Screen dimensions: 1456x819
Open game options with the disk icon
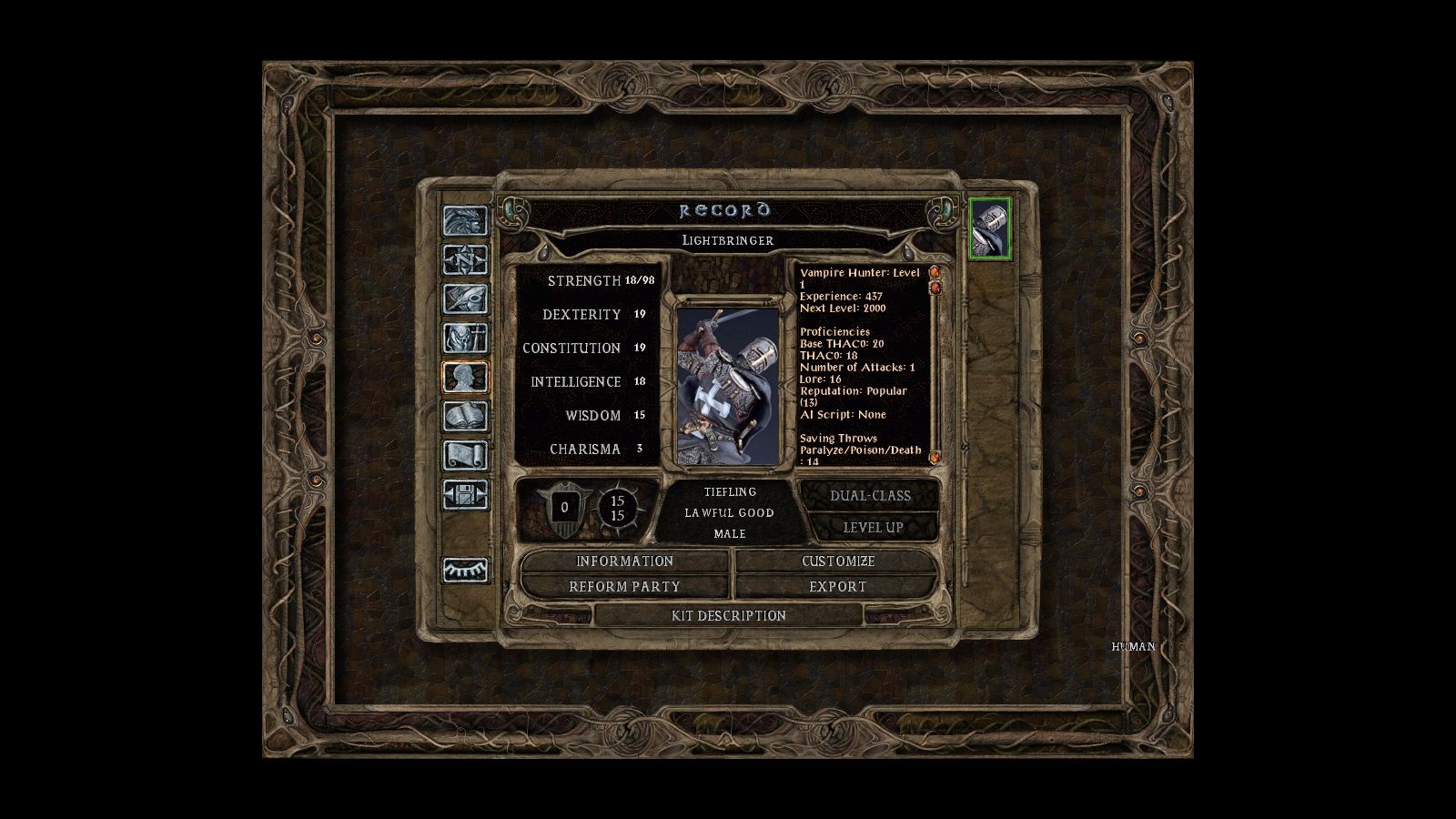click(466, 493)
